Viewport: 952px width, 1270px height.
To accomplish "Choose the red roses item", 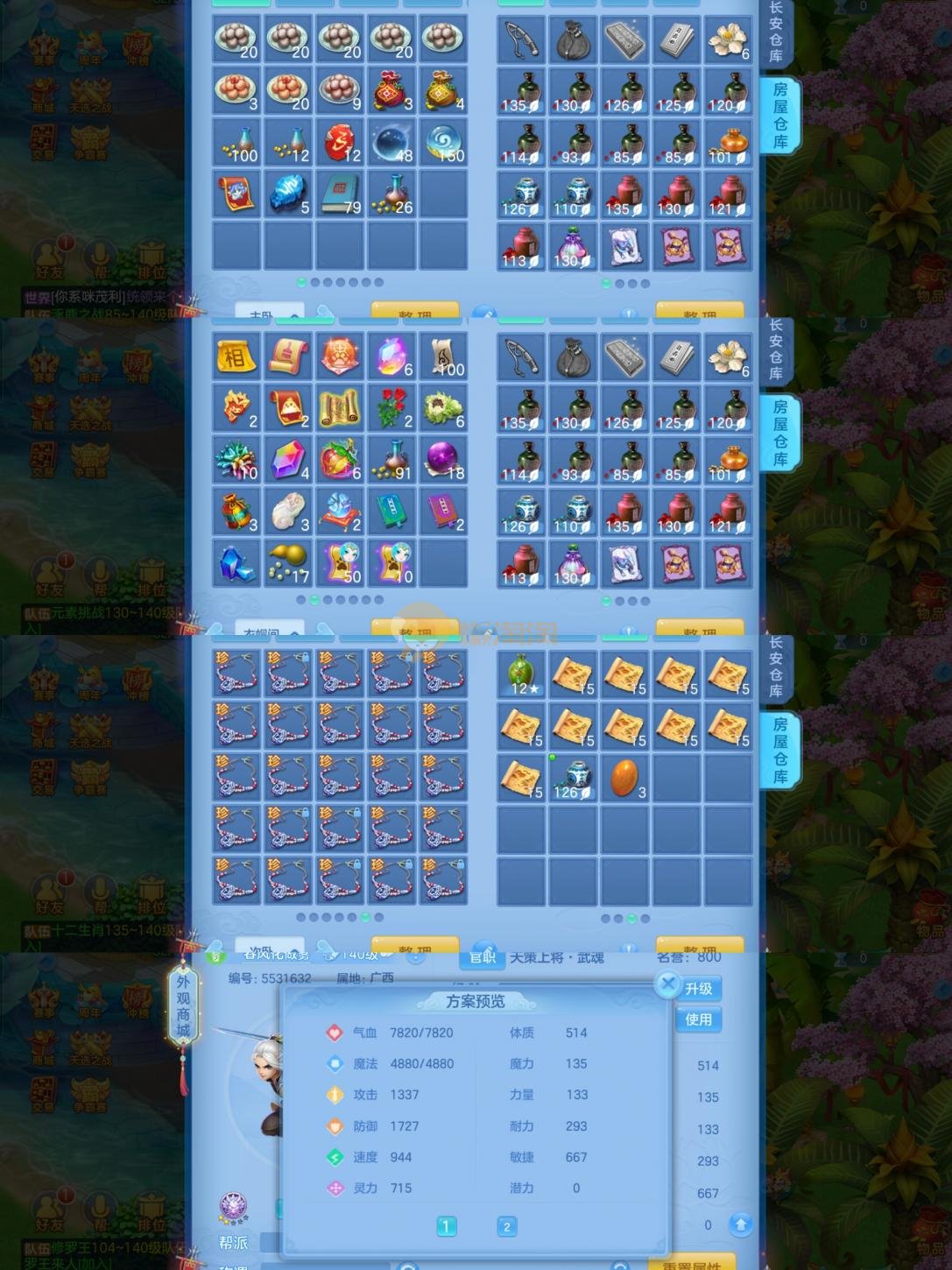I will [391, 408].
